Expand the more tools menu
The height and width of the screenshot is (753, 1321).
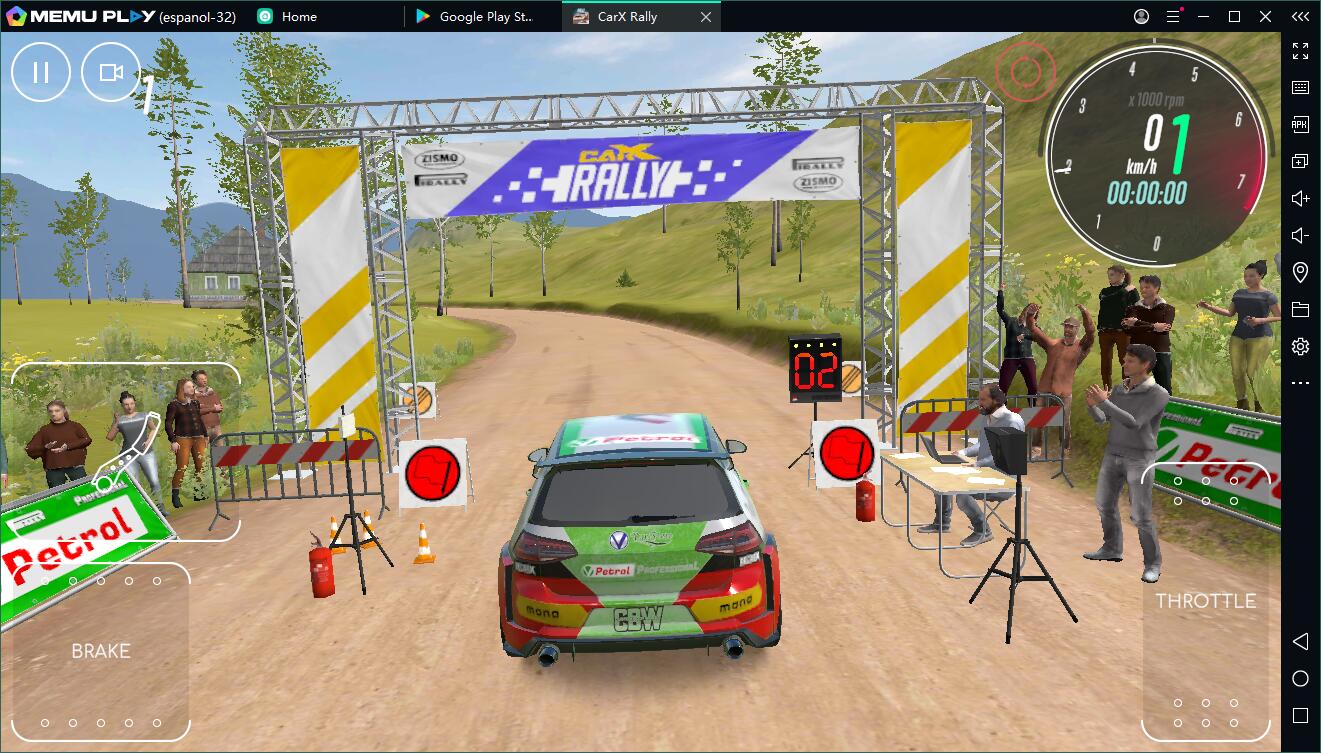[1300, 382]
